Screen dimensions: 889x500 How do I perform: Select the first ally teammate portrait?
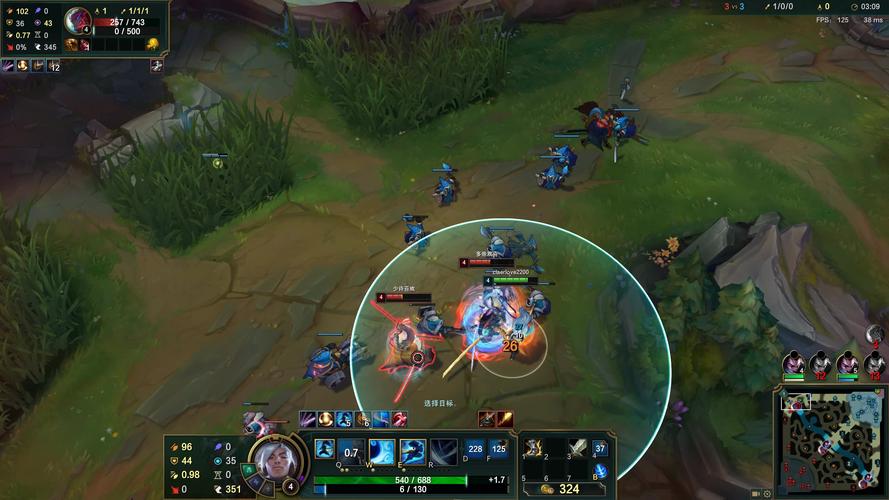pos(794,362)
